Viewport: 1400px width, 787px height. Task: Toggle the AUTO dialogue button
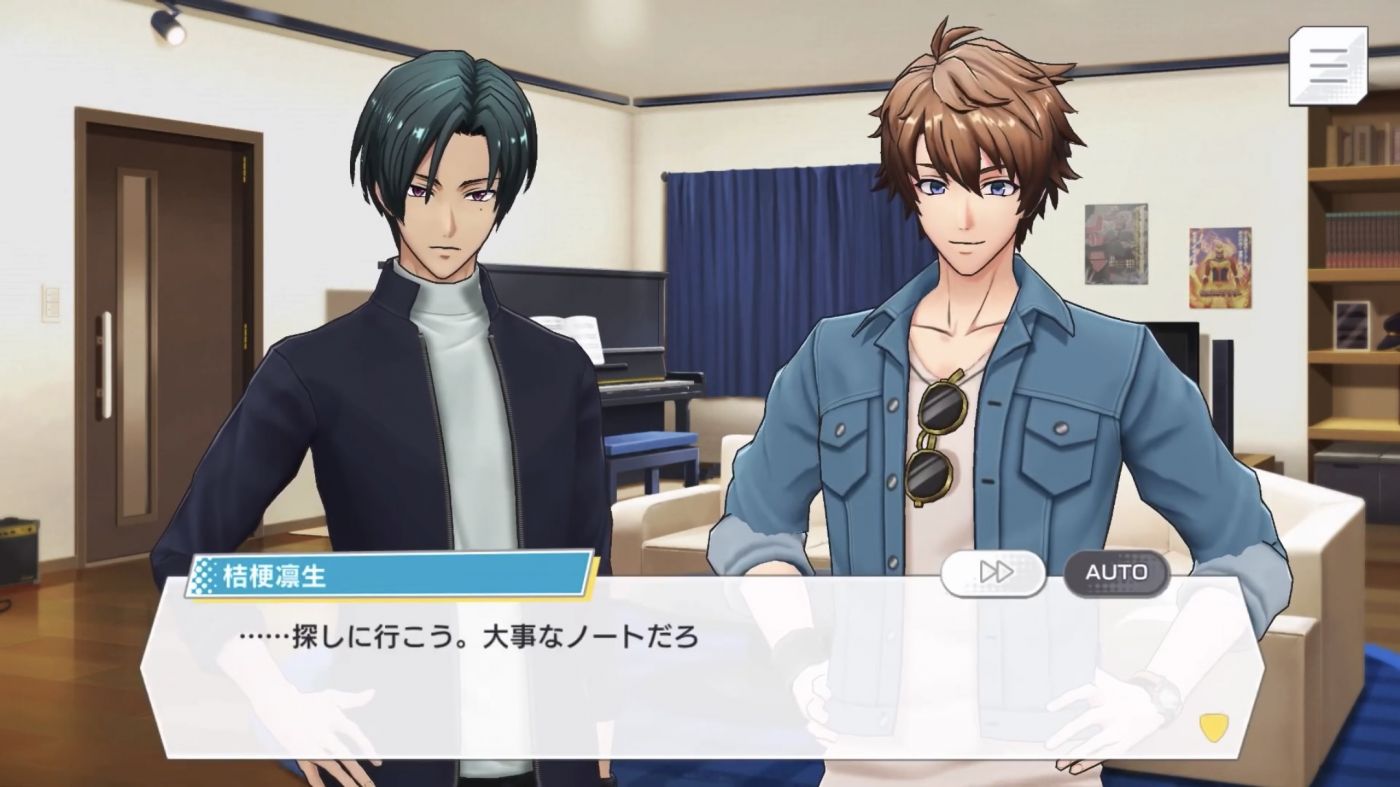click(1116, 573)
